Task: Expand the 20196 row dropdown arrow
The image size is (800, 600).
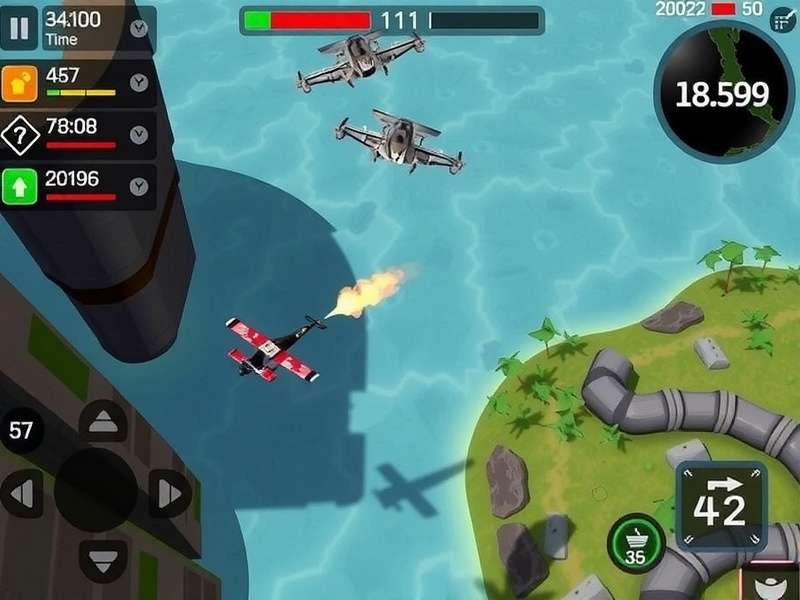Action: click(139, 186)
